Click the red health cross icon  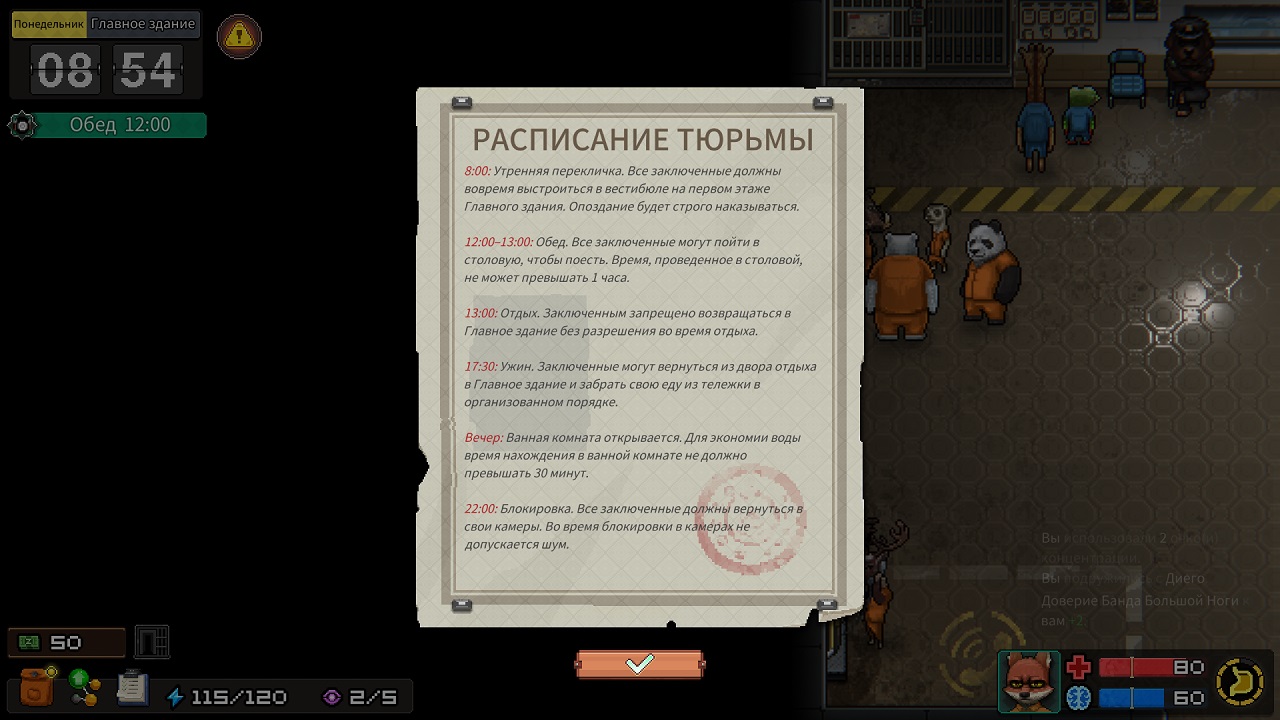[1080, 668]
